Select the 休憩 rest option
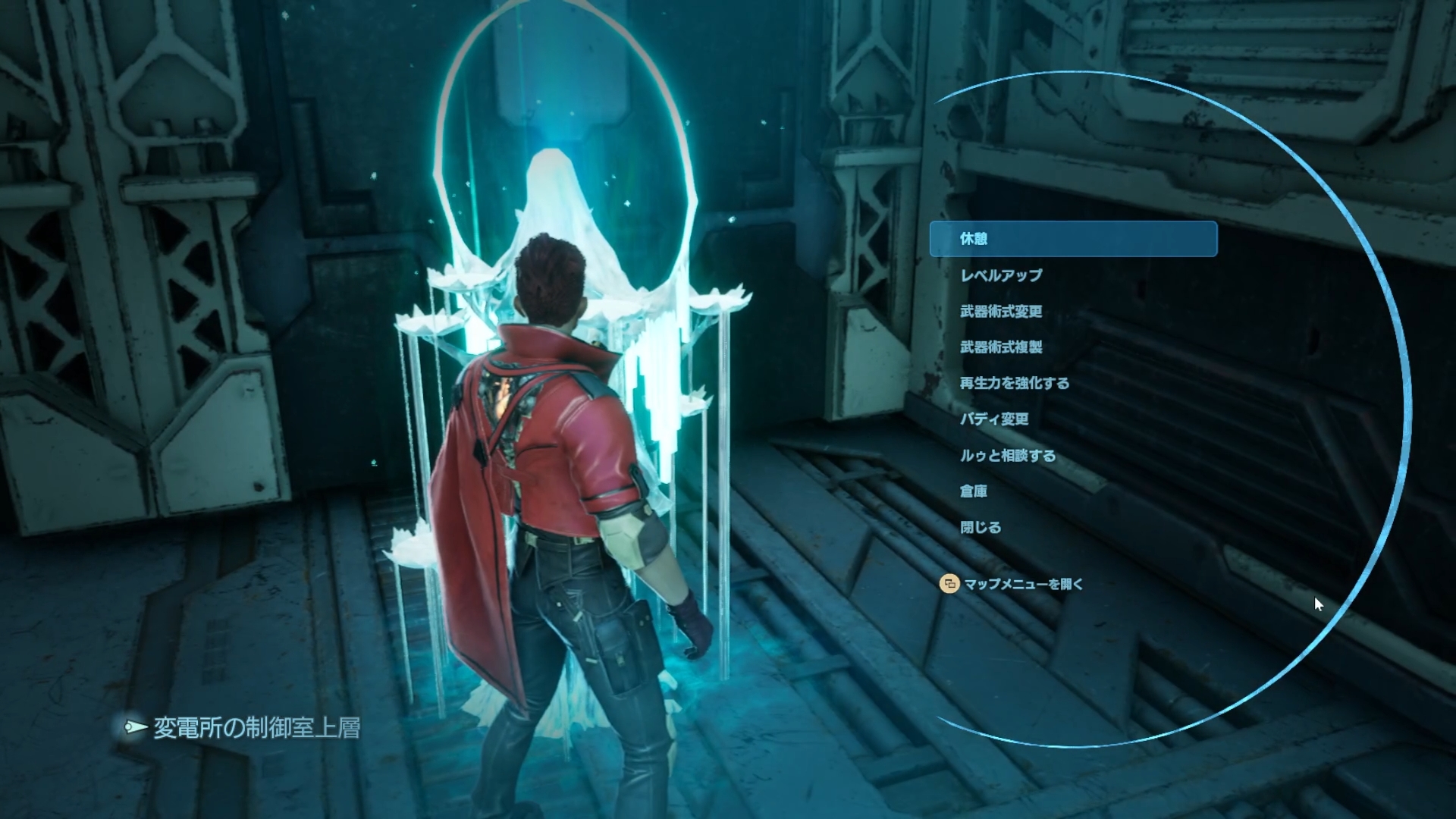 [x=974, y=239]
